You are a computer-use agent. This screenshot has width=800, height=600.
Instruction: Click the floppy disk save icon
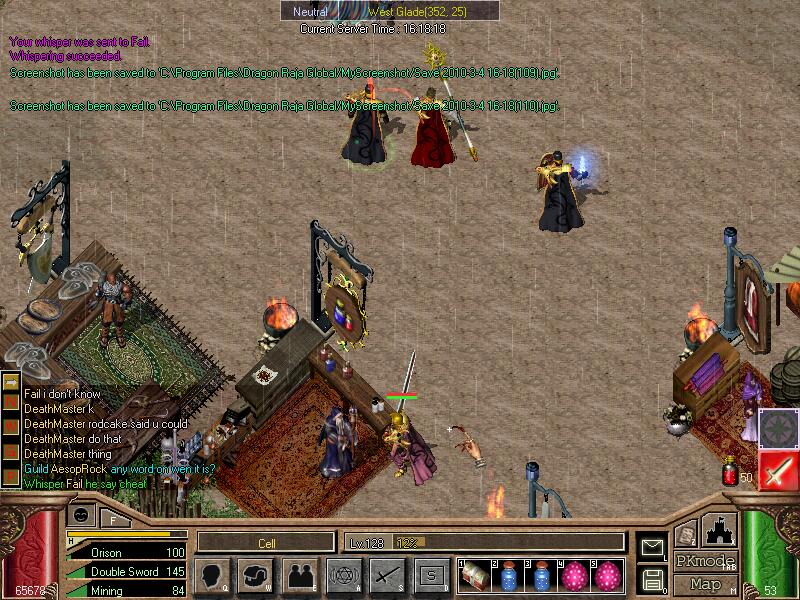pos(651,578)
